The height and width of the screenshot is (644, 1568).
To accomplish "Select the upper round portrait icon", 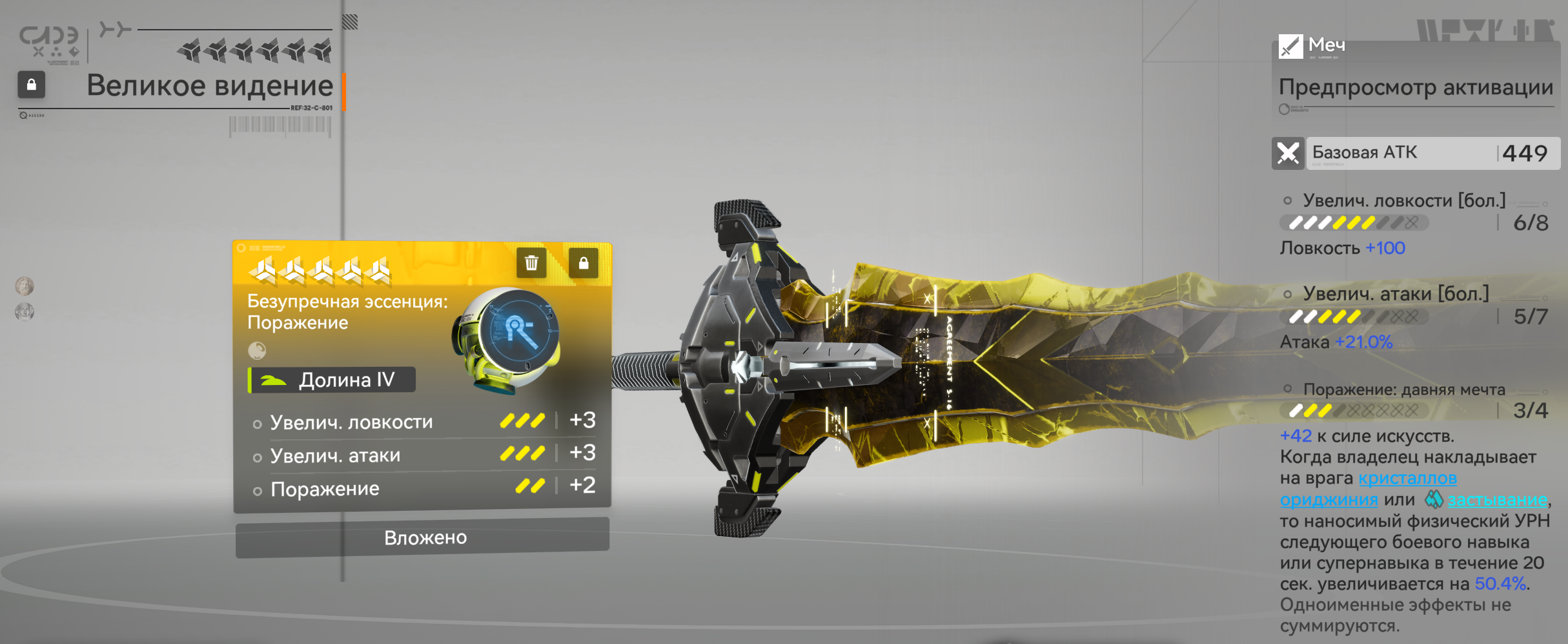I will click(x=25, y=286).
